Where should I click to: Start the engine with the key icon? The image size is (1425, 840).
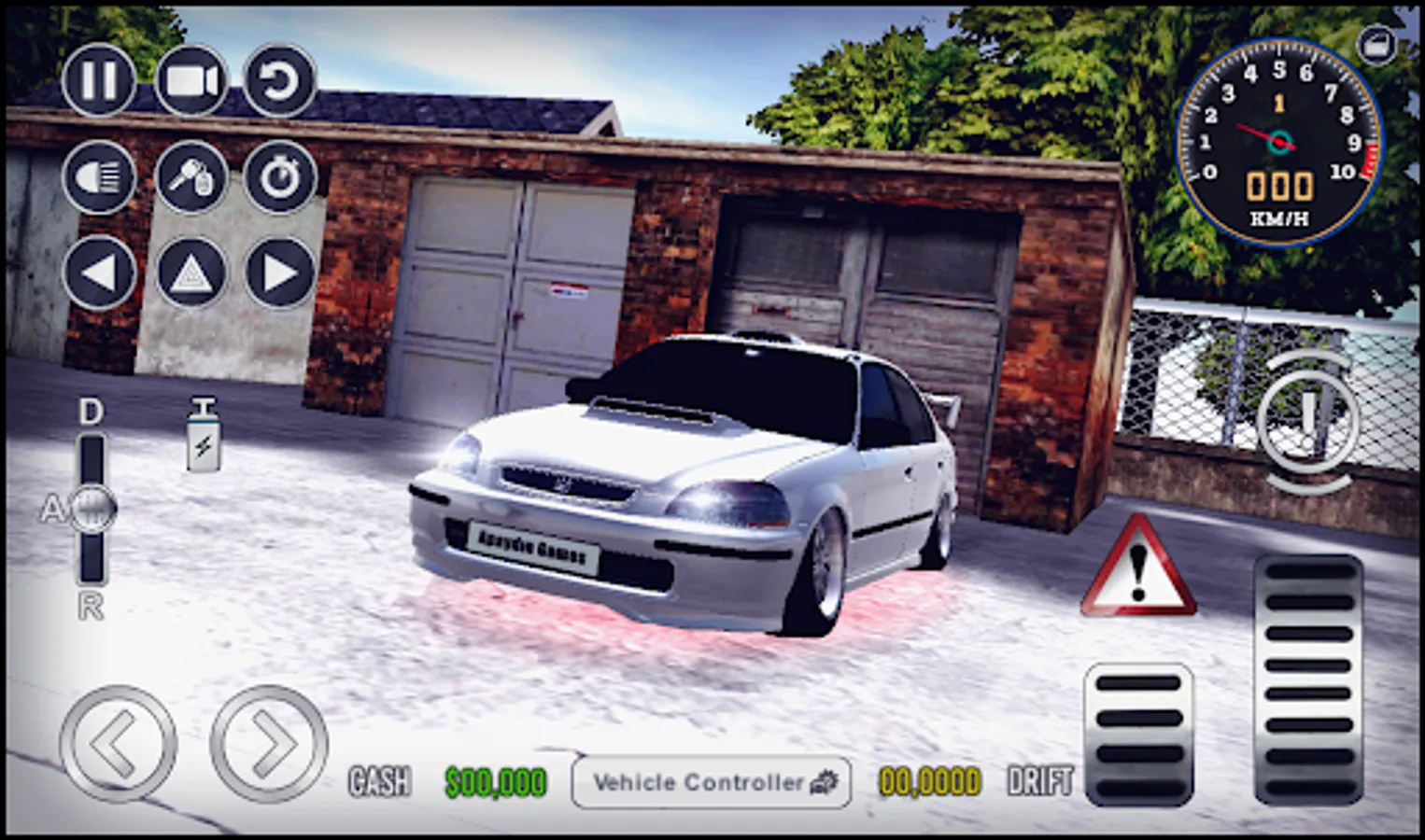pos(191,178)
